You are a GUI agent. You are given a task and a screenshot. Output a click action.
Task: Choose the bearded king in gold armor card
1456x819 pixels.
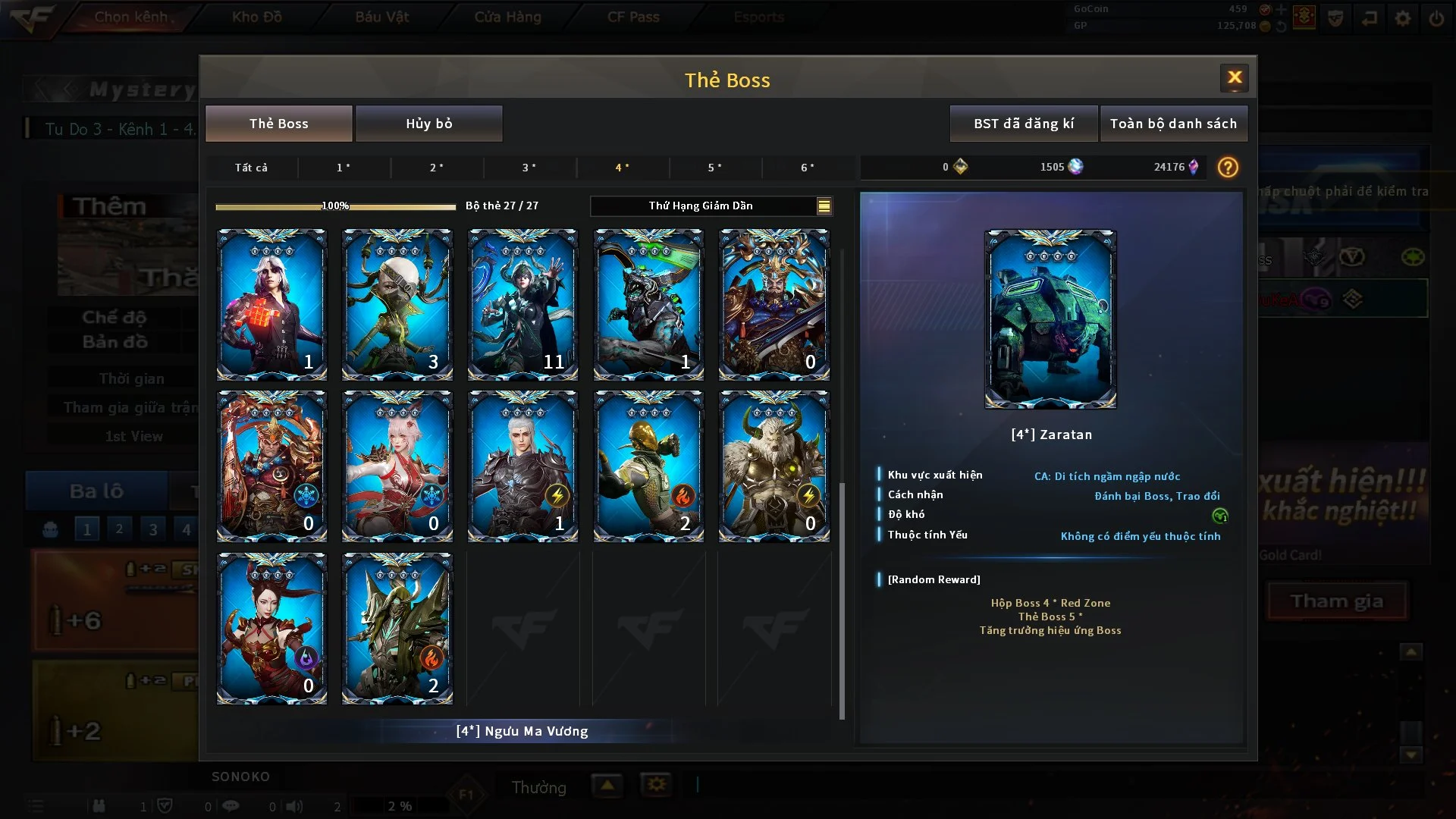(x=773, y=305)
